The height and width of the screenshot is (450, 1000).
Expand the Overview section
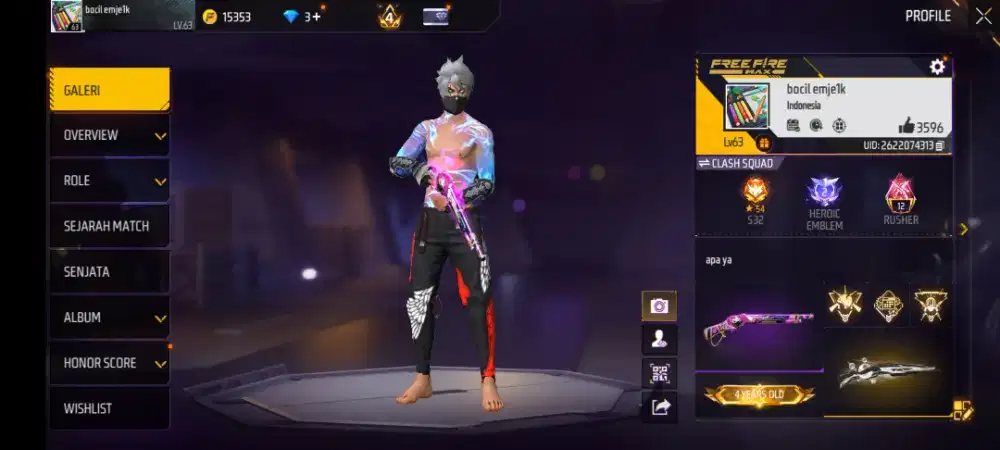coord(109,135)
